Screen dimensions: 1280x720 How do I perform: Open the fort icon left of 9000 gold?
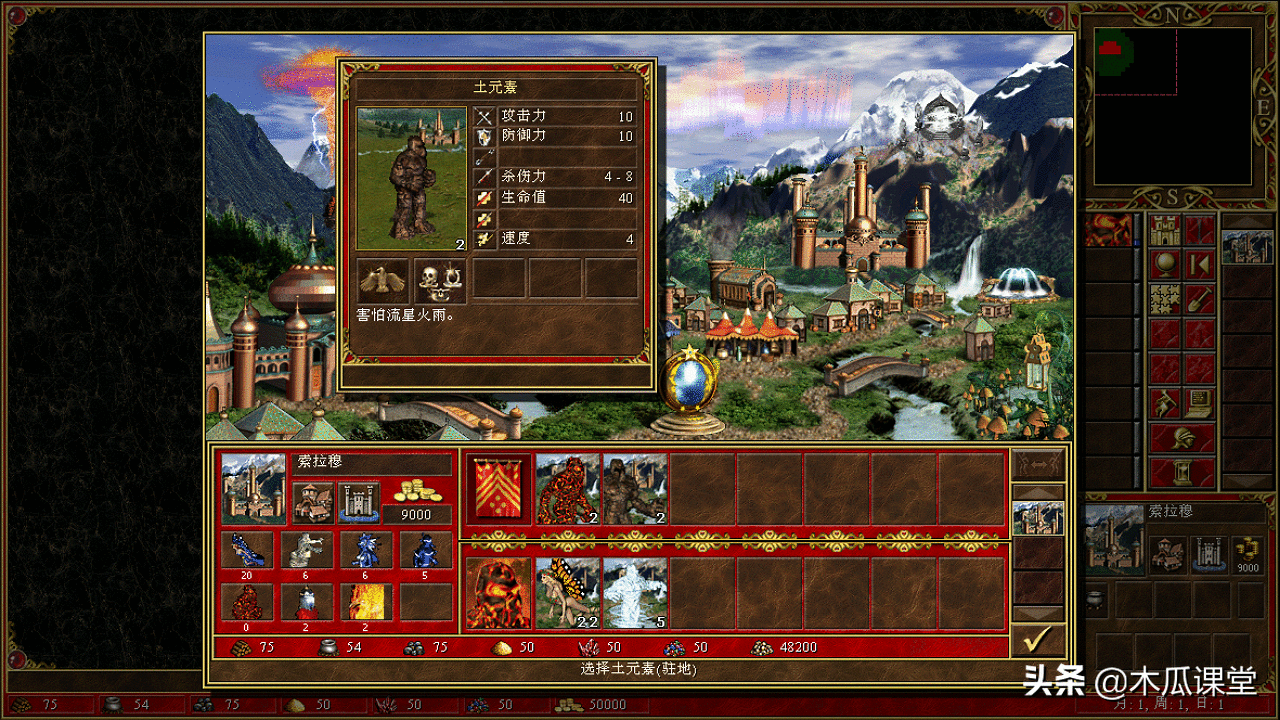click(357, 502)
